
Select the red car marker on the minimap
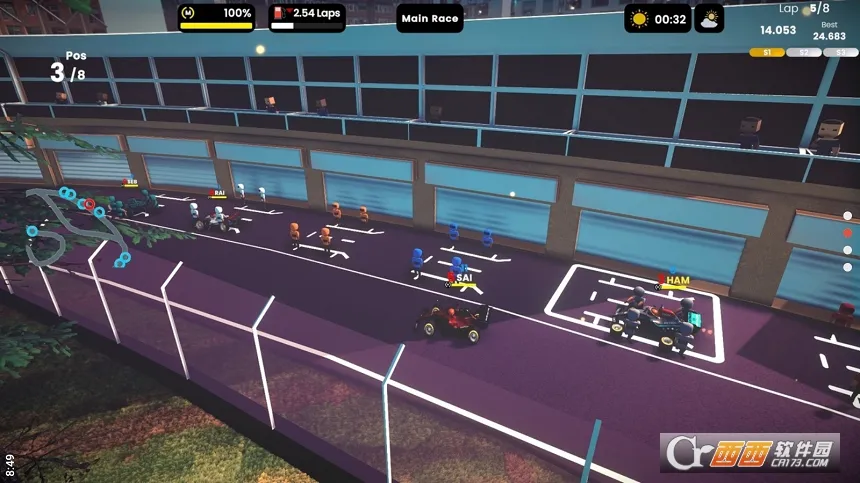[x=90, y=204]
